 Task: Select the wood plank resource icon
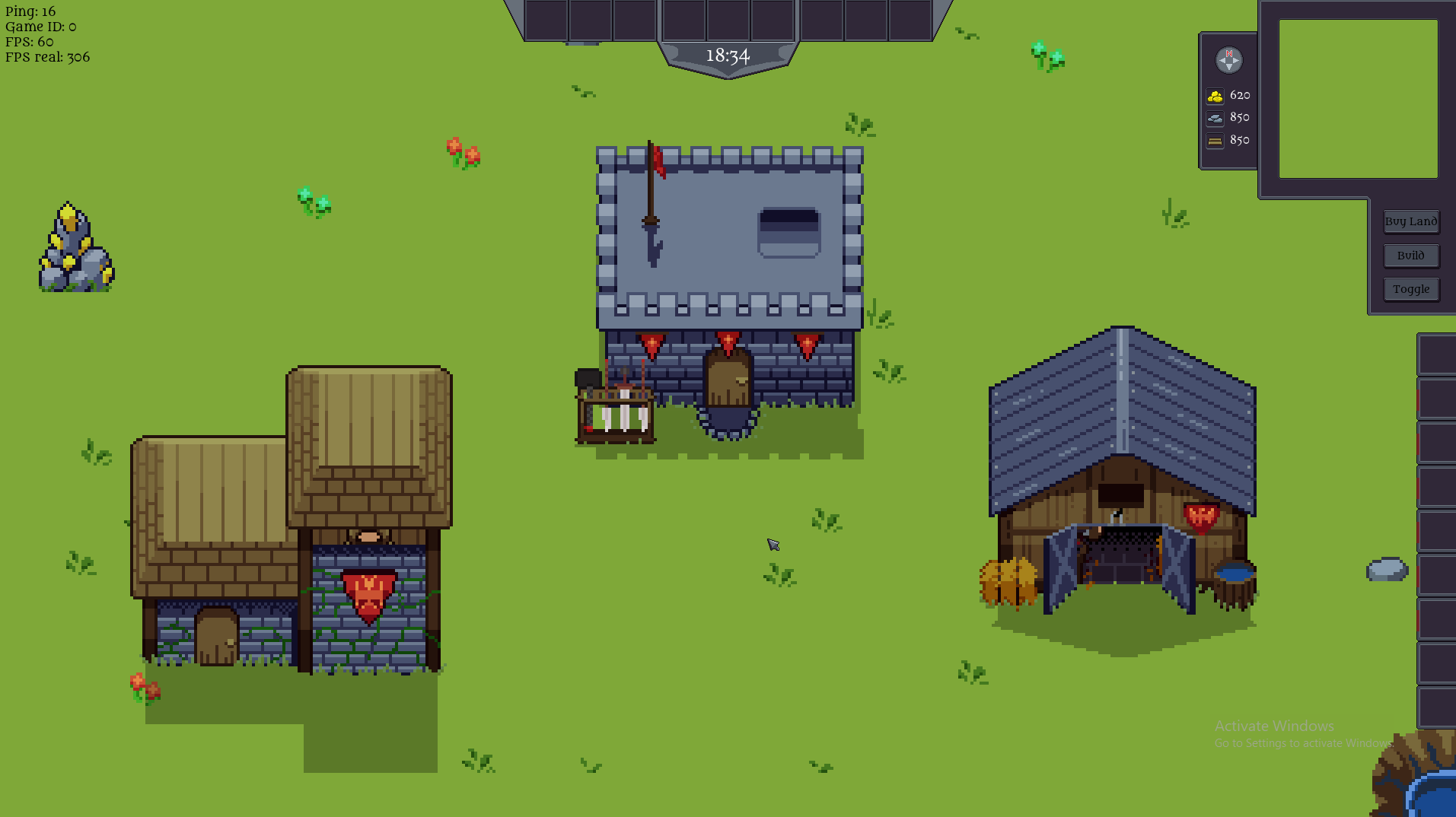[1214, 141]
